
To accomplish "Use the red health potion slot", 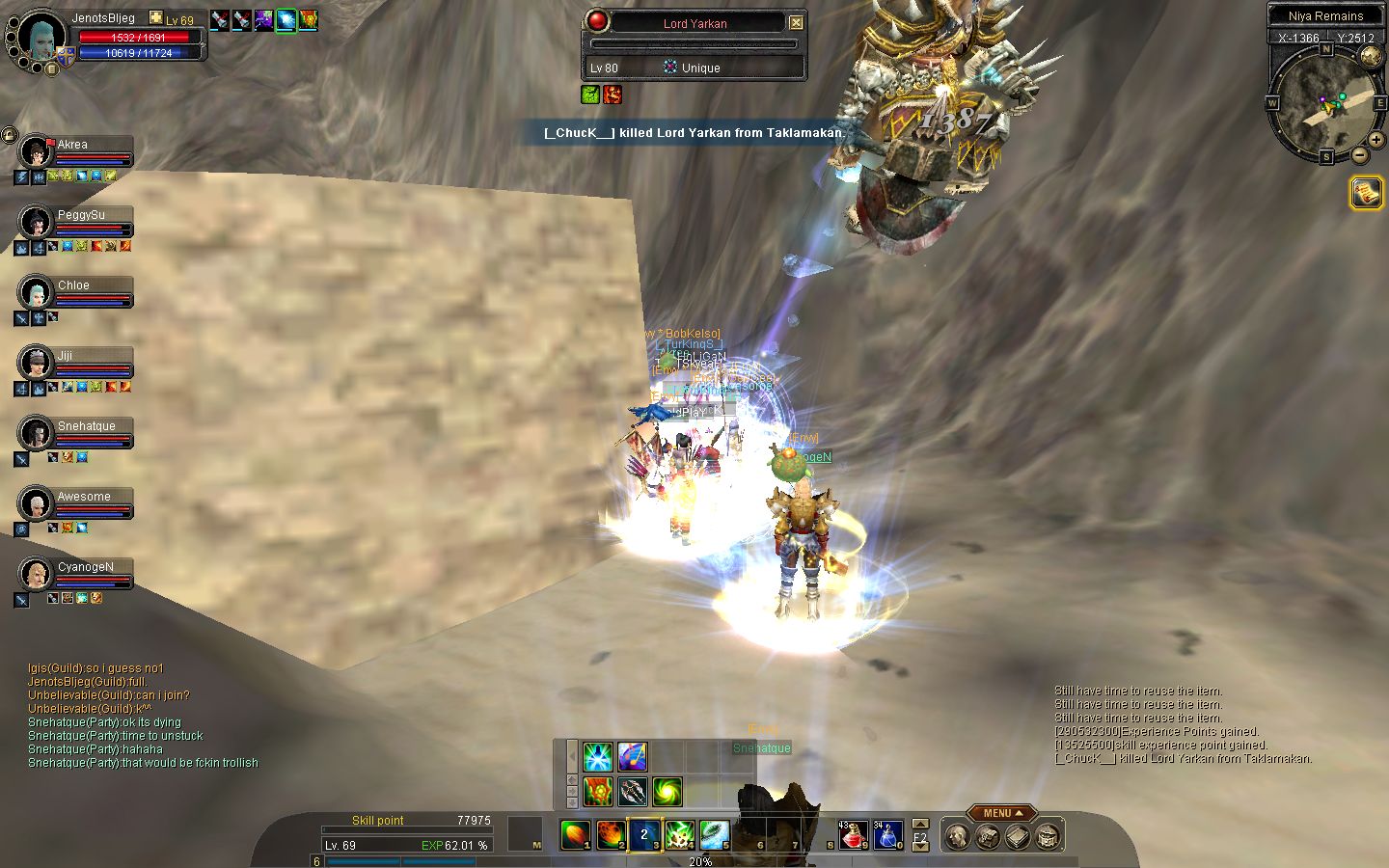I will pos(852,835).
